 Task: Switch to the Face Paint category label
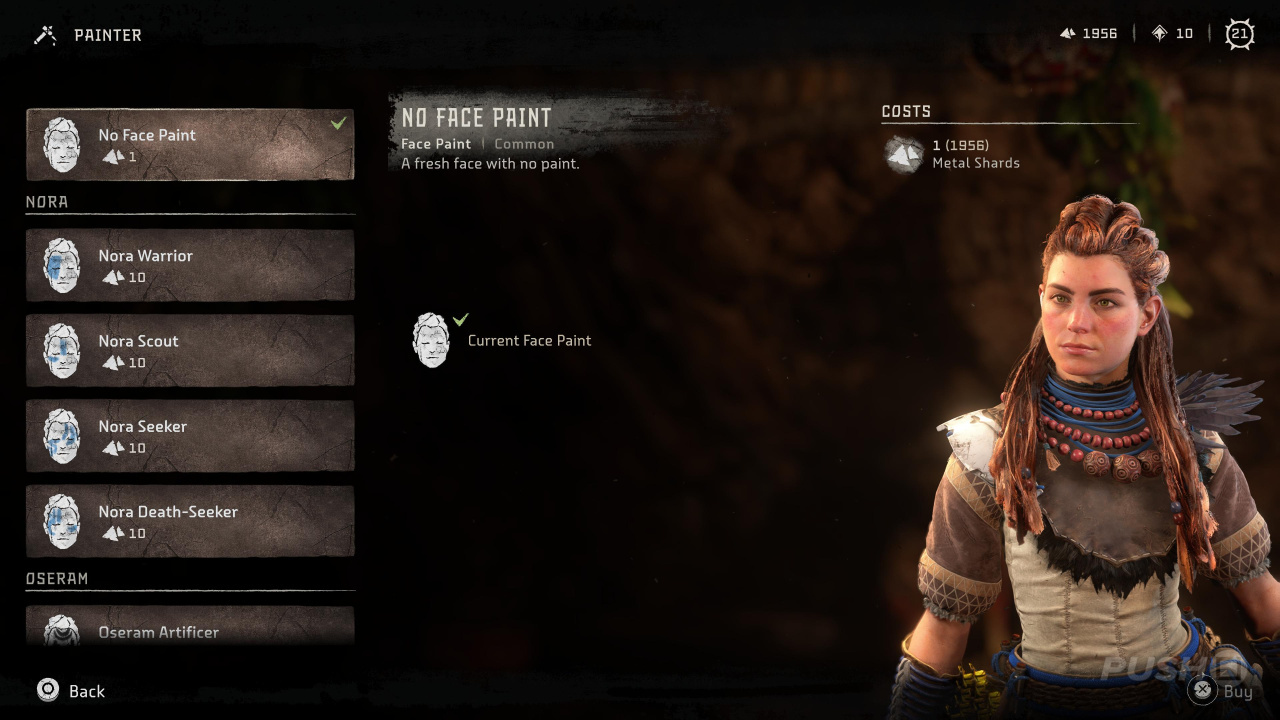click(435, 143)
